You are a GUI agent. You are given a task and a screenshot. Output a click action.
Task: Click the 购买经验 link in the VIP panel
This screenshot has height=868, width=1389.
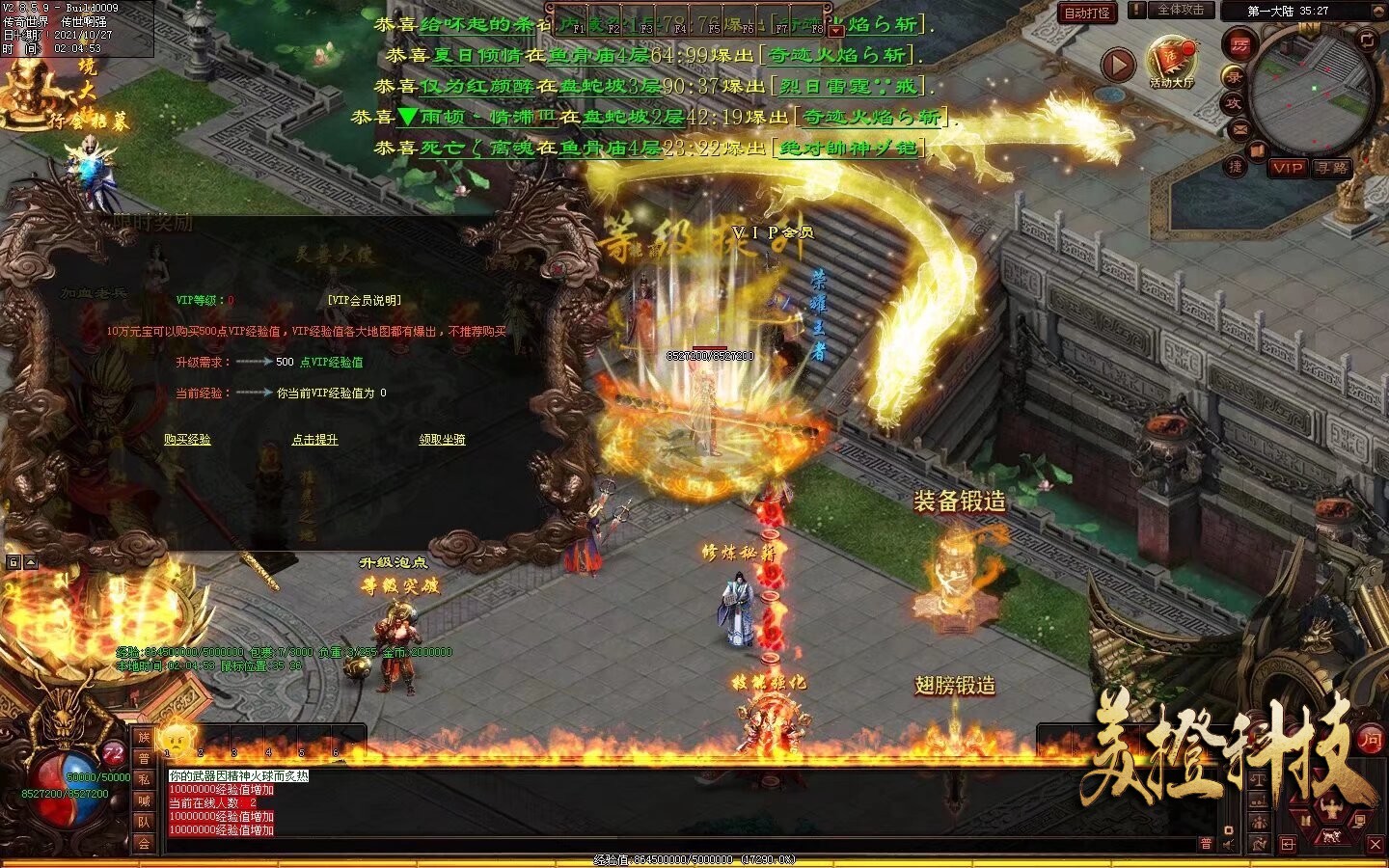click(187, 440)
